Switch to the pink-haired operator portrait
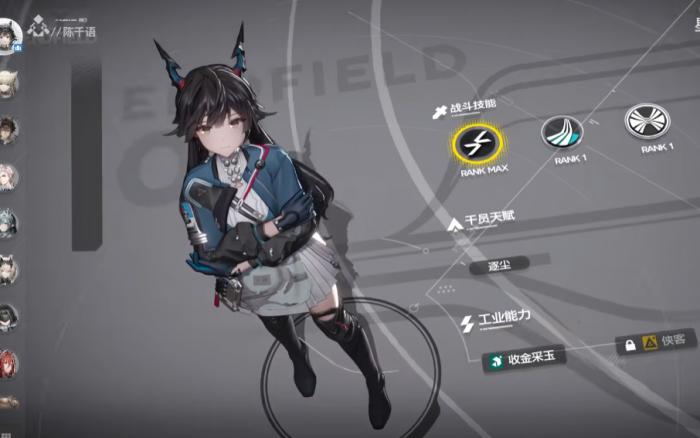 pyautogui.click(x=8, y=176)
